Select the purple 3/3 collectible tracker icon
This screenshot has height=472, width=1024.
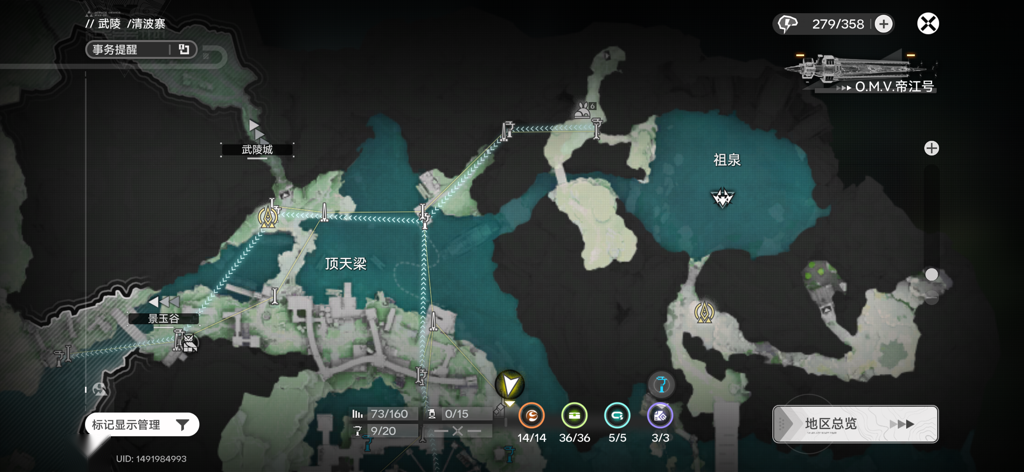coord(659,415)
